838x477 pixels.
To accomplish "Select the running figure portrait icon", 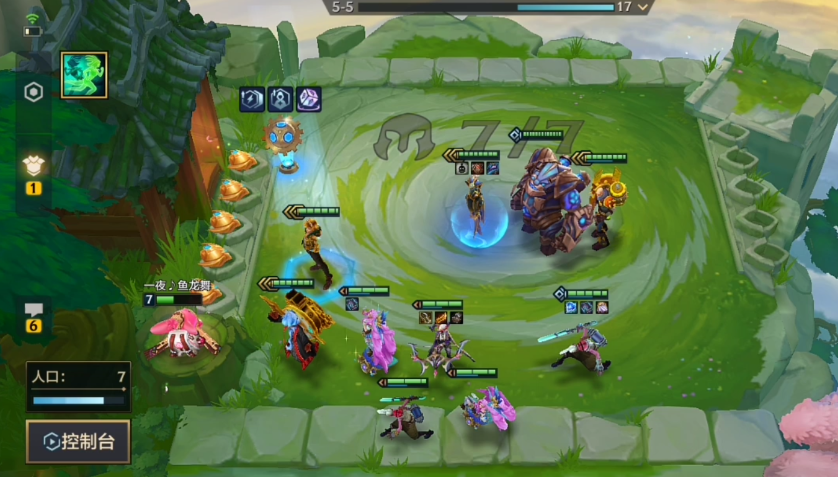I will click(x=84, y=76).
